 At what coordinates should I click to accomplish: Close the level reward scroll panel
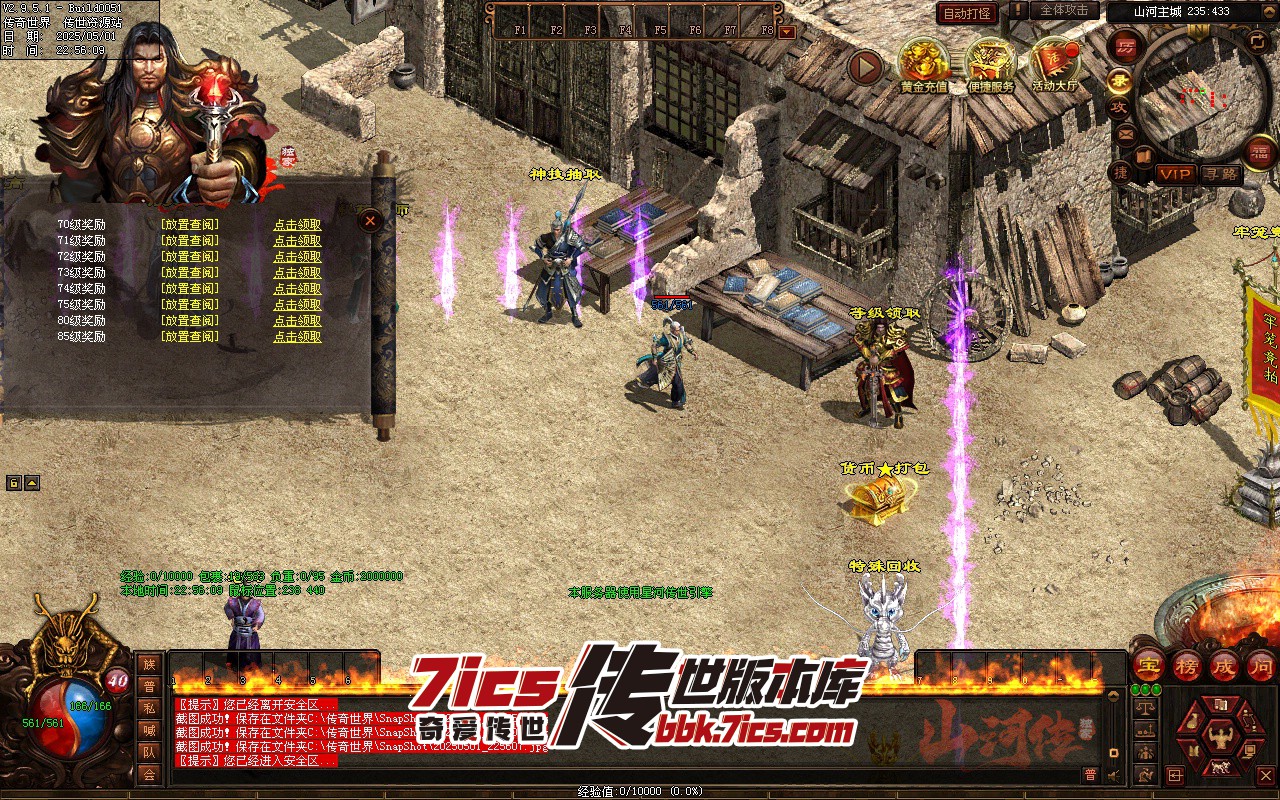[x=371, y=220]
